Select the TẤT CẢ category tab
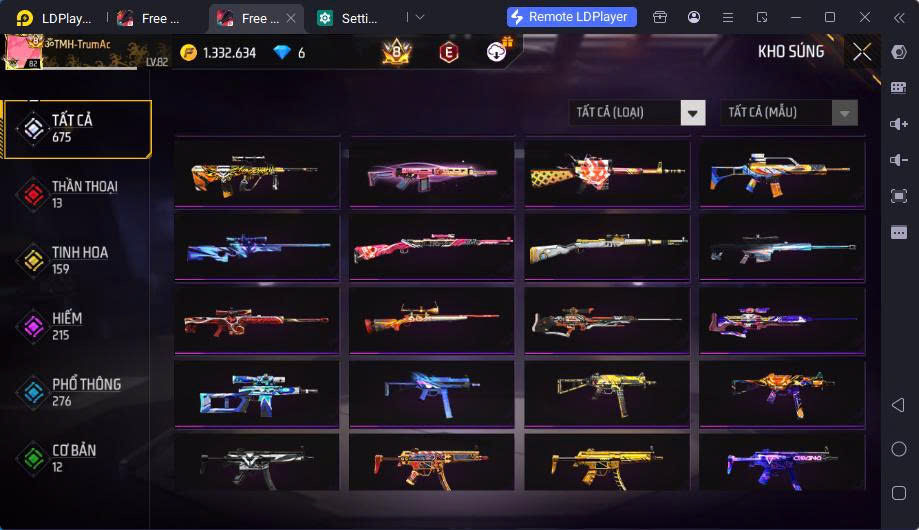919x530 pixels. click(77, 129)
